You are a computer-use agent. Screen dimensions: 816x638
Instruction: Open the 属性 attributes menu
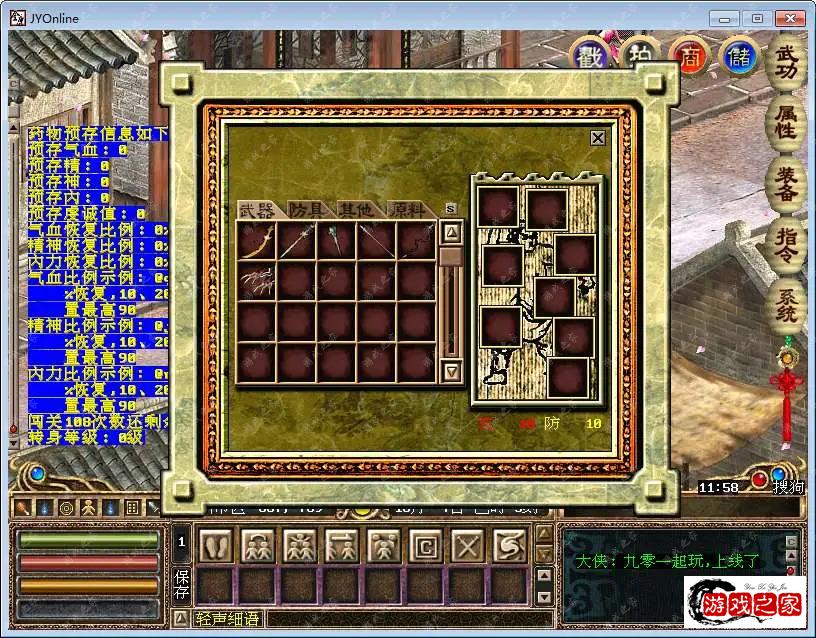[x=787, y=122]
